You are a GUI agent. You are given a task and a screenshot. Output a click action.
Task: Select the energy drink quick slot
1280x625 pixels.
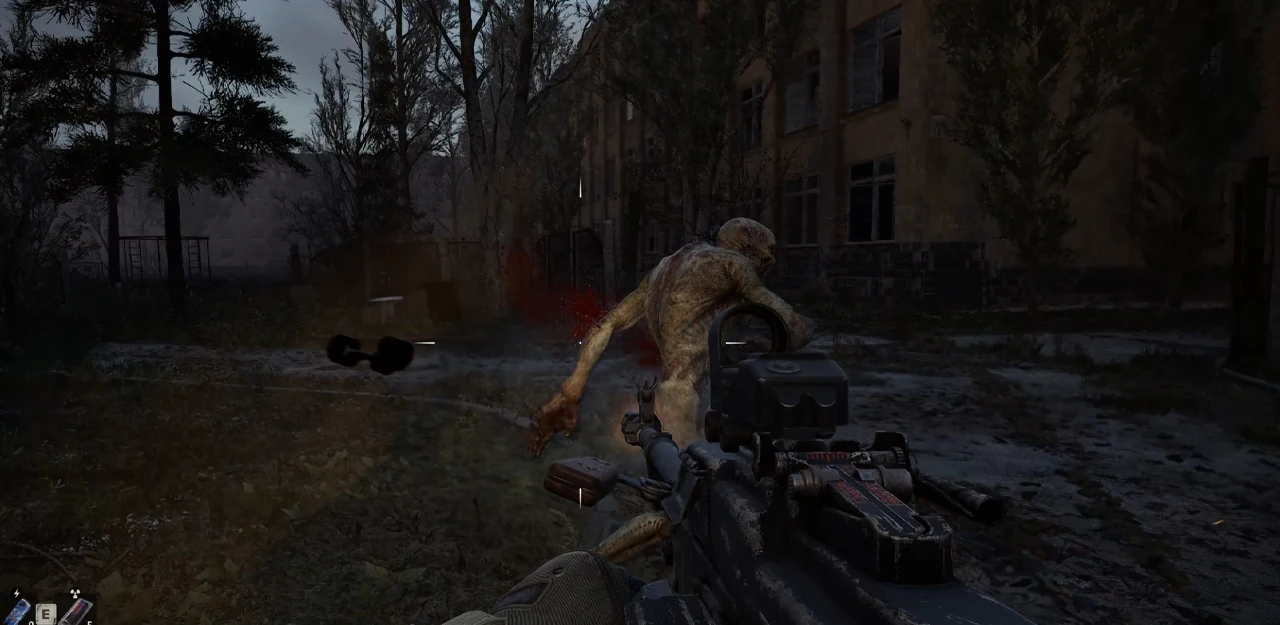click(18, 610)
